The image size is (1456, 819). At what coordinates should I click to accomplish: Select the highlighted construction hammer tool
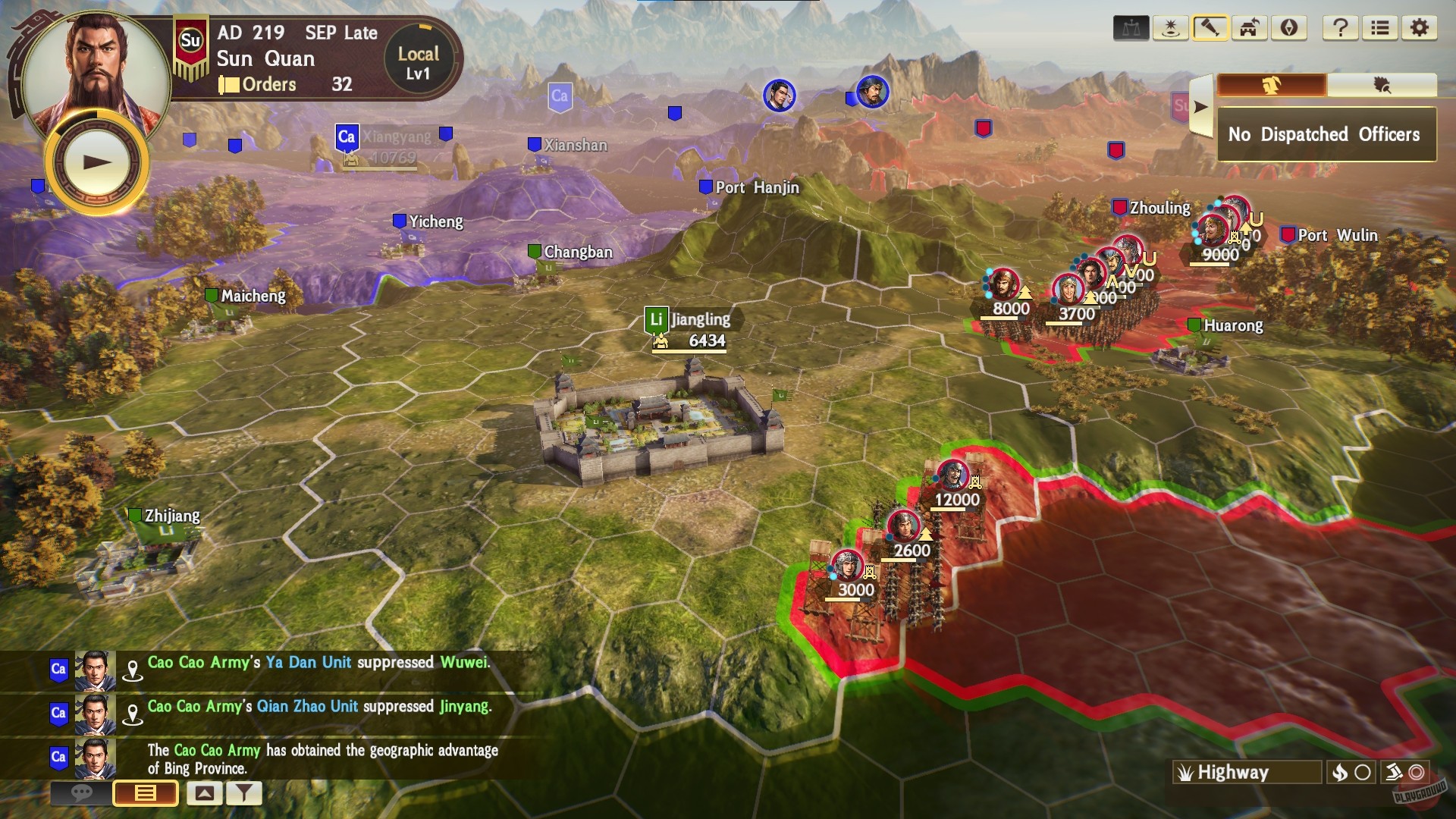(1210, 28)
